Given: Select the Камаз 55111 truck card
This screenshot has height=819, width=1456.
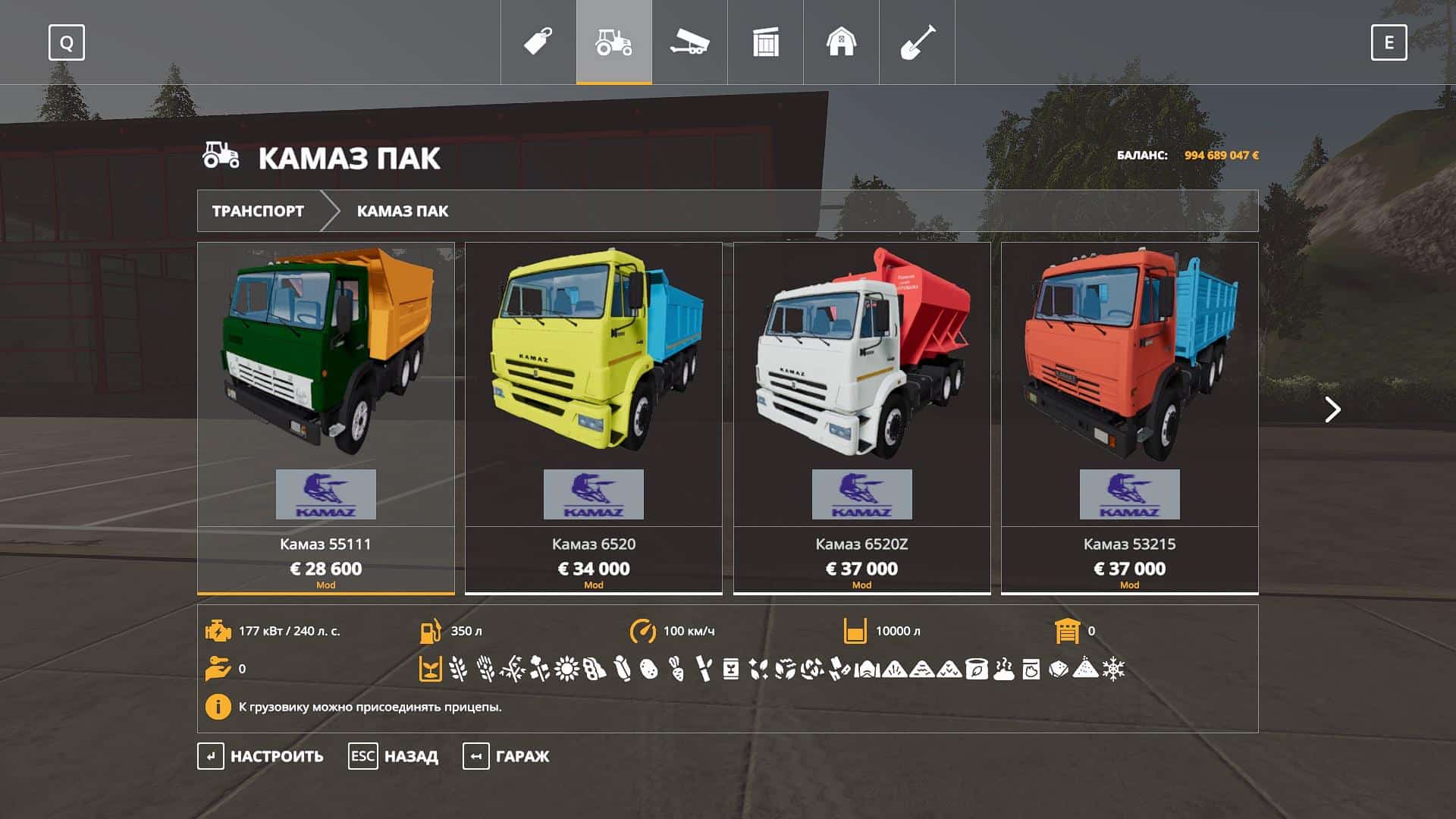Looking at the screenshot, I should 326,417.
